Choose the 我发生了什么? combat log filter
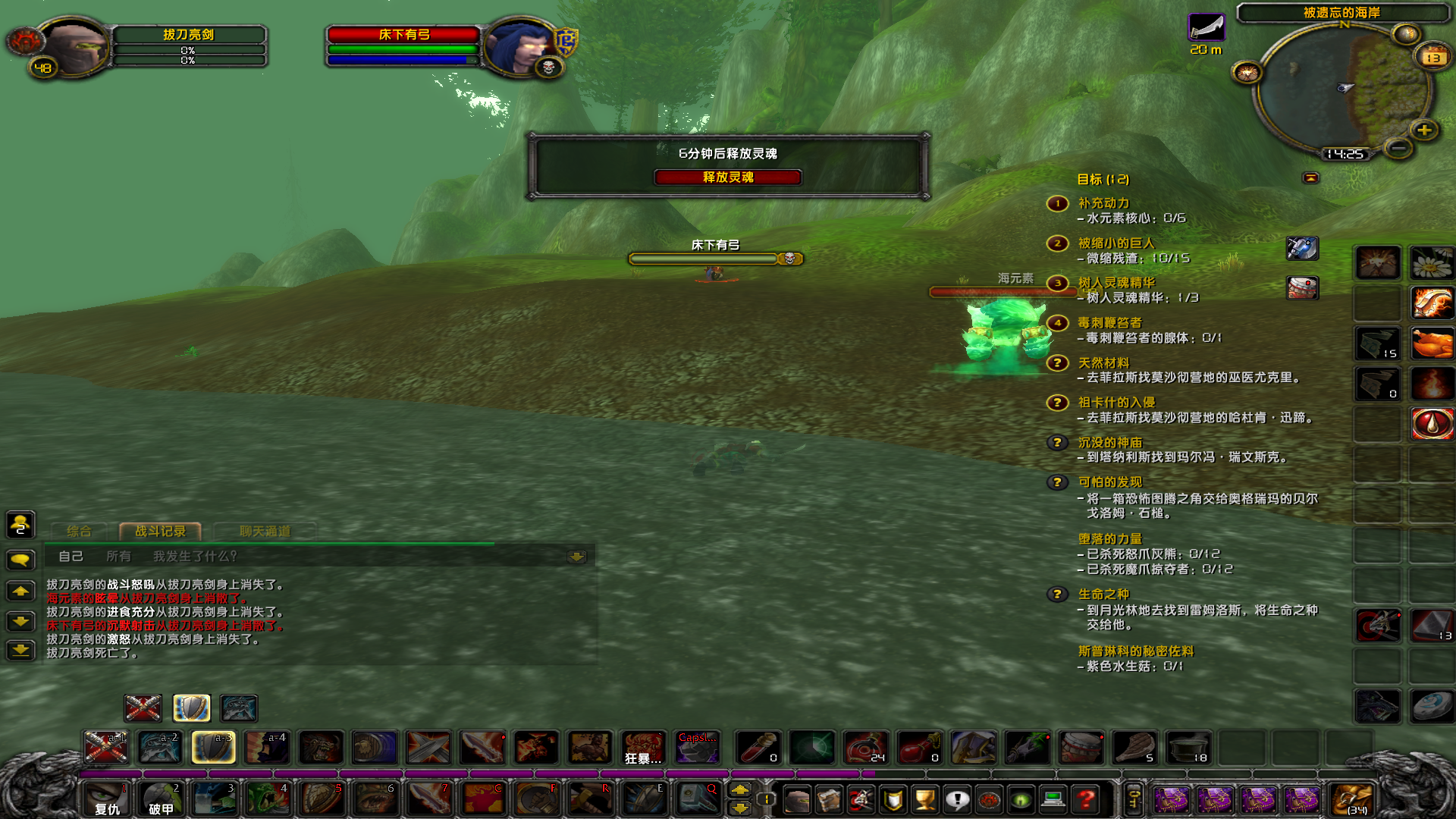The height and width of the screenshot is (819, 1456). pyautogui.click(x=195, y=557)
